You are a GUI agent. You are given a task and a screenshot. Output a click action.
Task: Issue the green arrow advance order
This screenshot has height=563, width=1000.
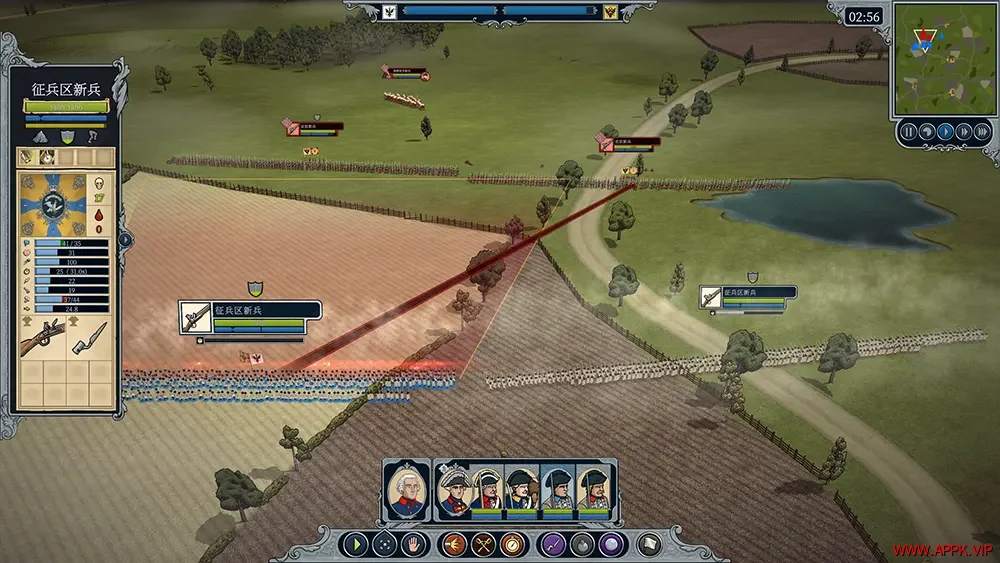[x=355, y=545]
